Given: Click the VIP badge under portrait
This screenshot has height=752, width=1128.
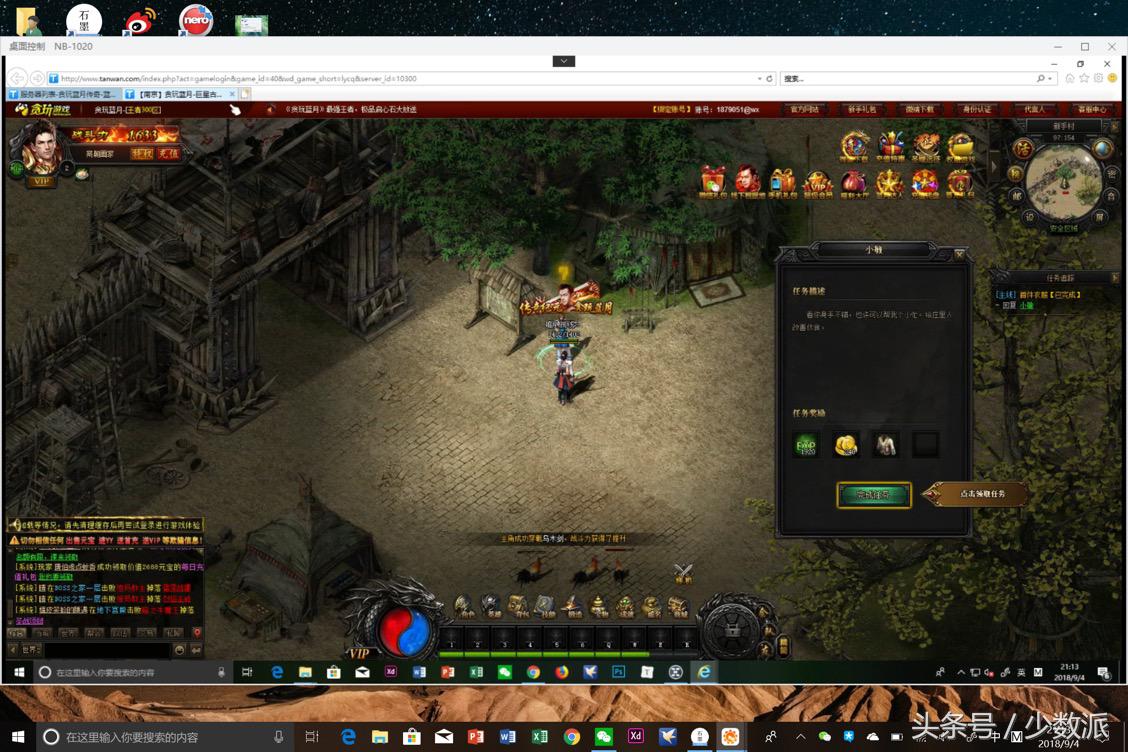Looking at the screenshot, I should coord(41,181).
